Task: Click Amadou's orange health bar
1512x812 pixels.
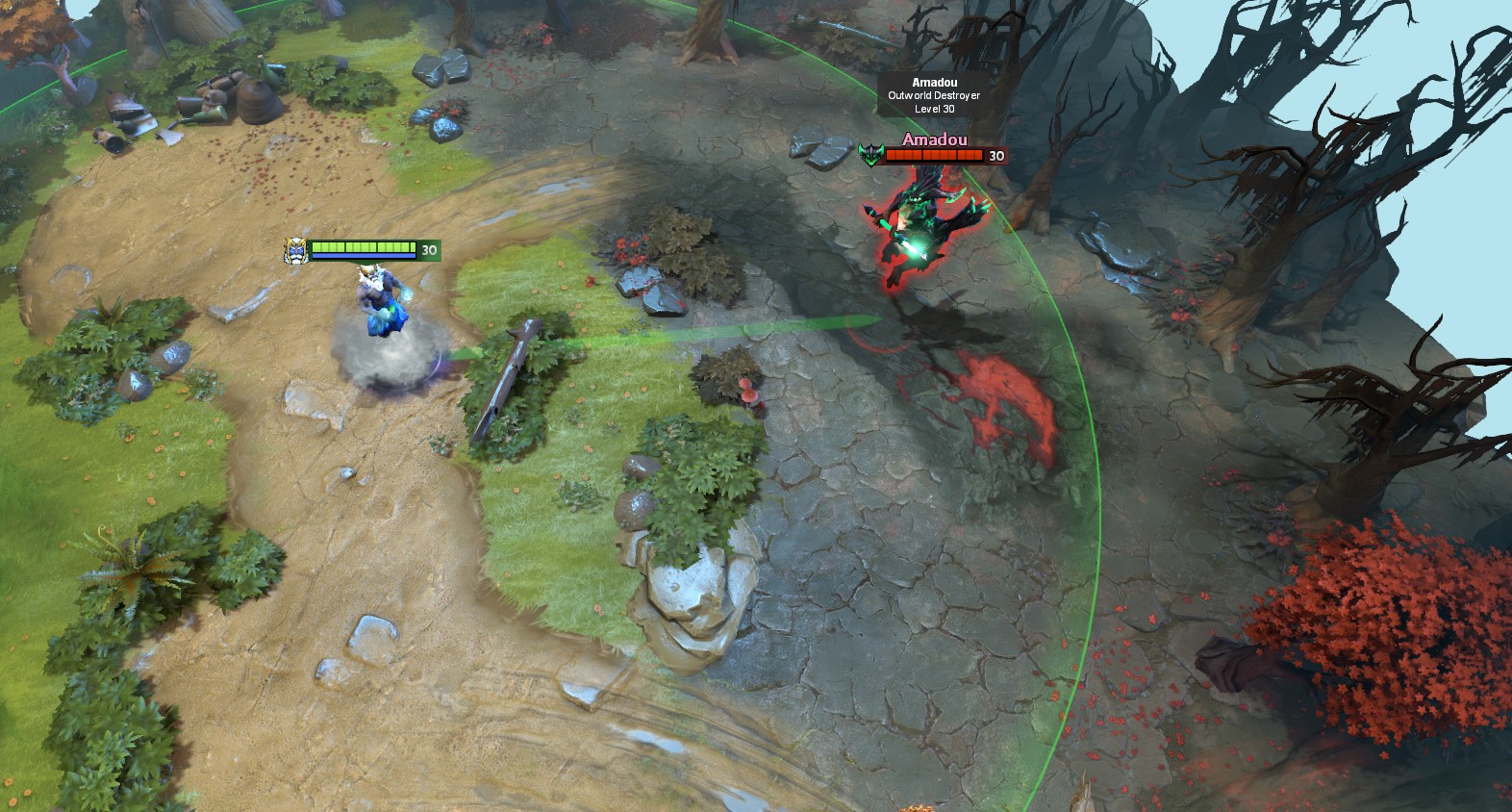Action: (933, 154)
